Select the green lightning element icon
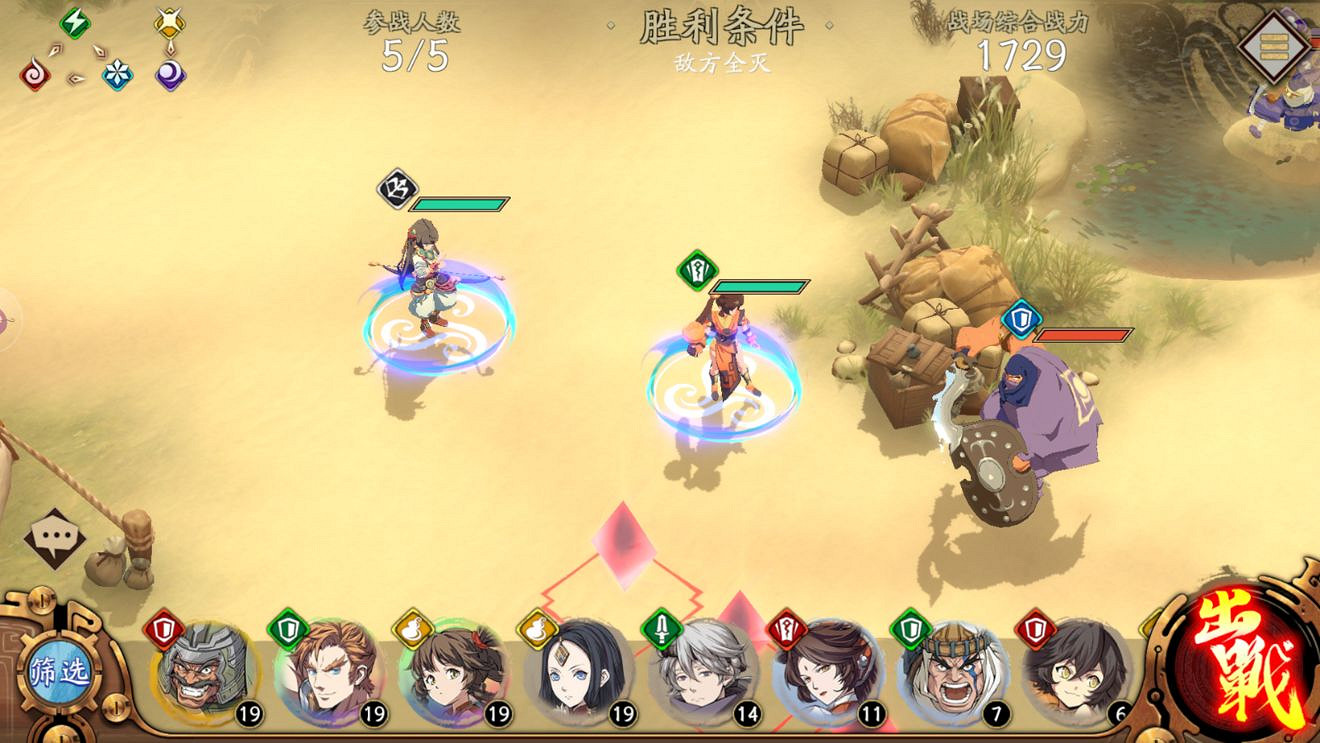This screenshot has width=1320, height=743. pyautogui.click(x=75, y=22)
